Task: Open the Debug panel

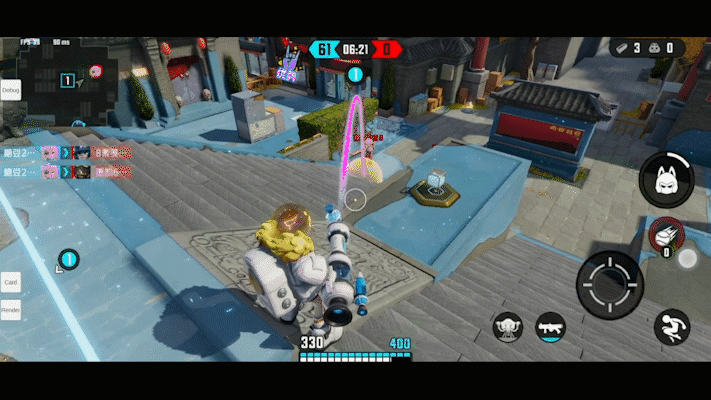Action: pos(11,90)
